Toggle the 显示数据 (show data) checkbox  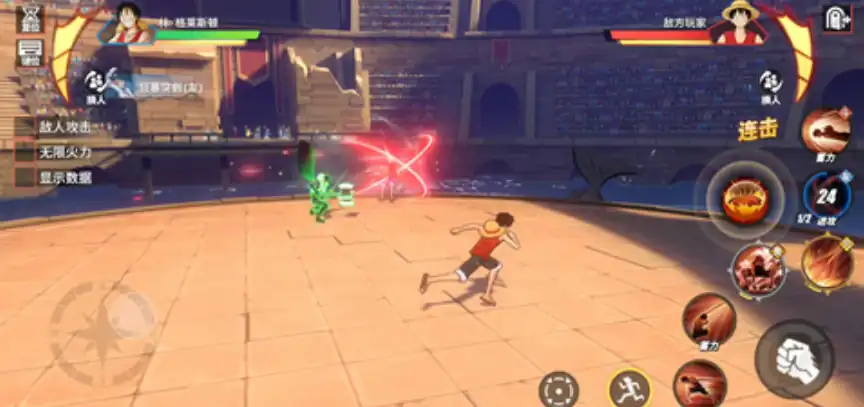(25, 177)
